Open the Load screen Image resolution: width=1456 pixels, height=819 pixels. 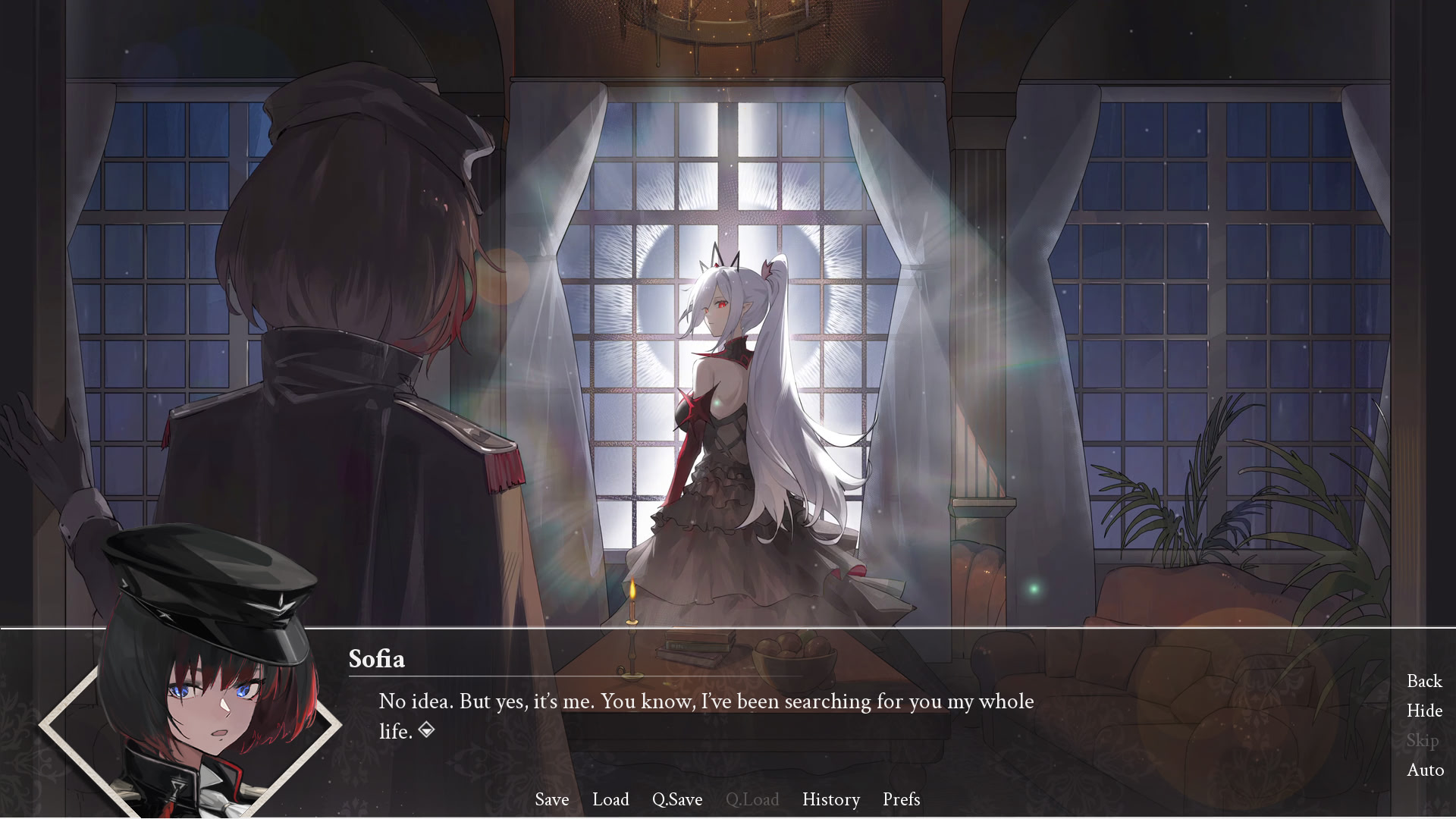pyautogui.click(x=610, y=799)
